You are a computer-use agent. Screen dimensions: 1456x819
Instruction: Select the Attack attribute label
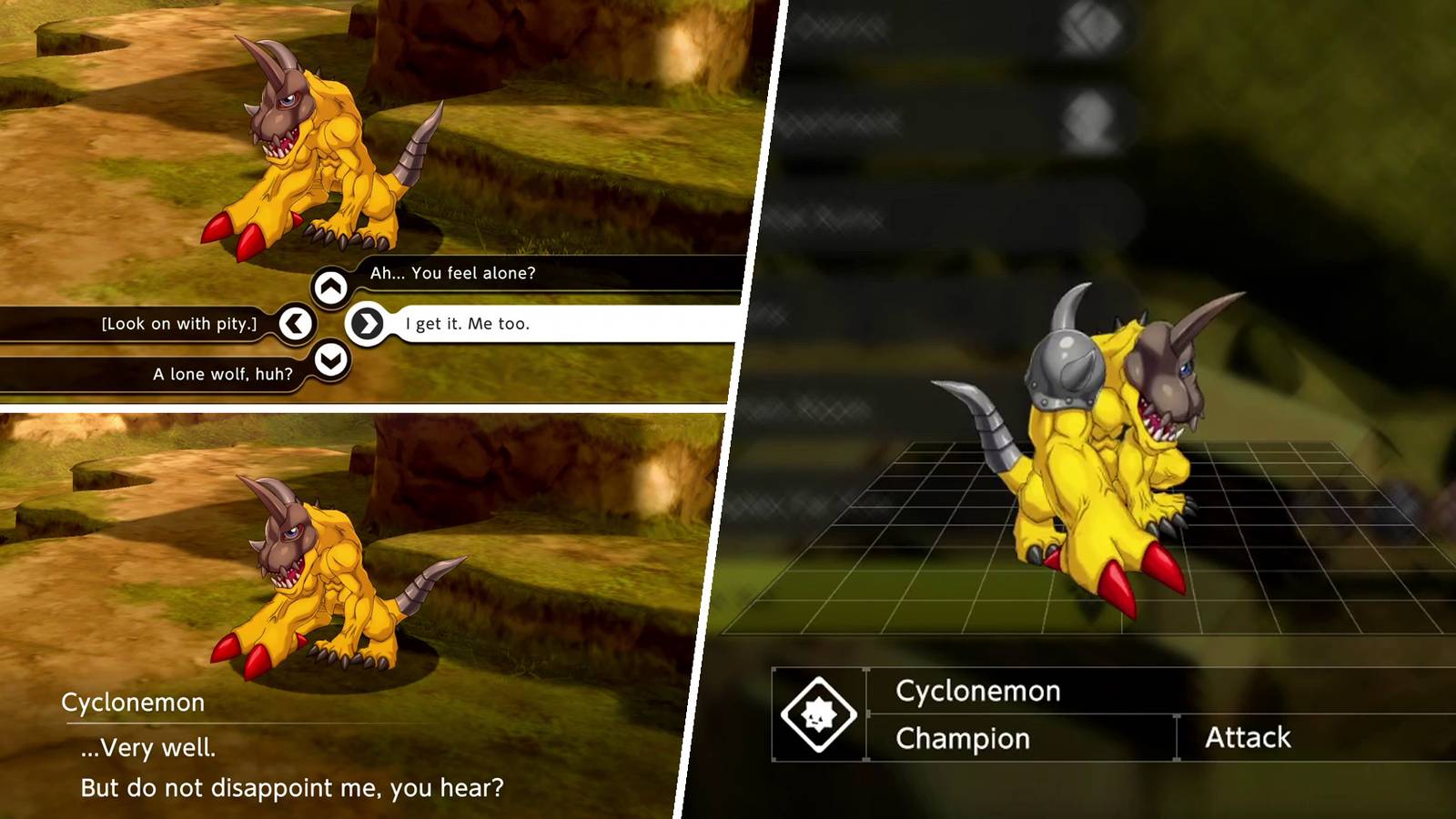point(1249,736)
